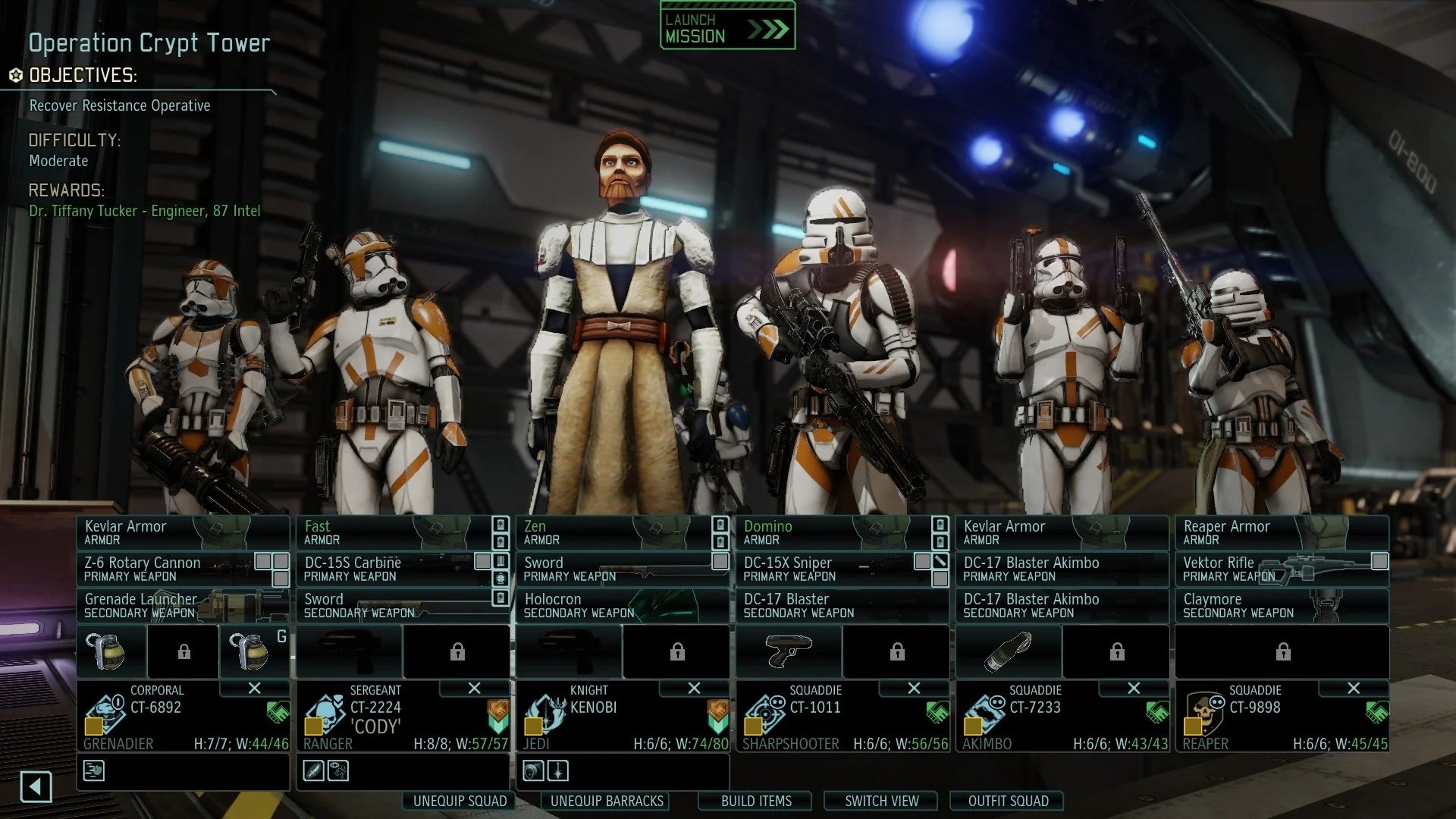Open the DC-15S Carbine weapon slot

point(387,569)
